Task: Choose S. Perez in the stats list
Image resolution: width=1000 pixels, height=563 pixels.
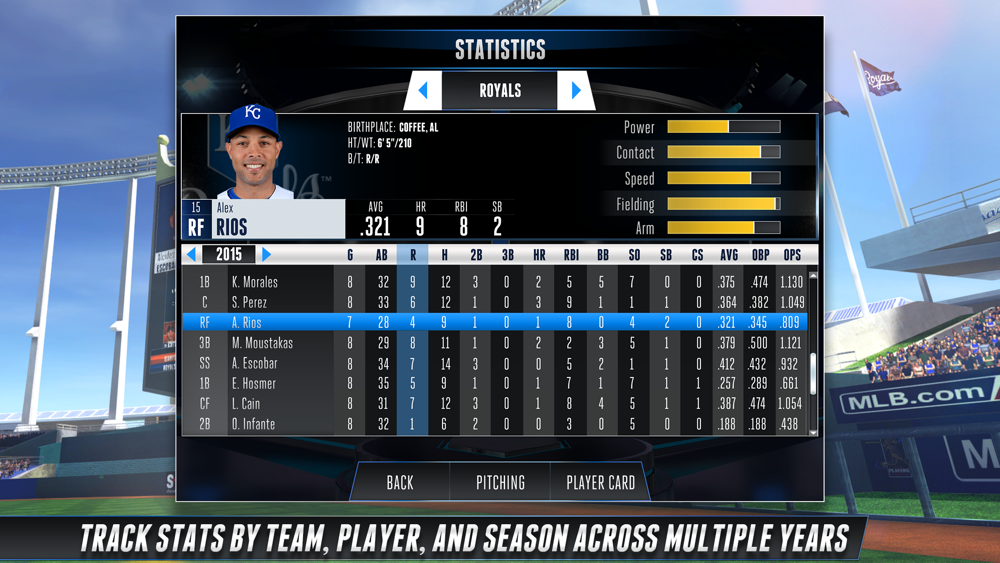Action: tap(250, 302)
